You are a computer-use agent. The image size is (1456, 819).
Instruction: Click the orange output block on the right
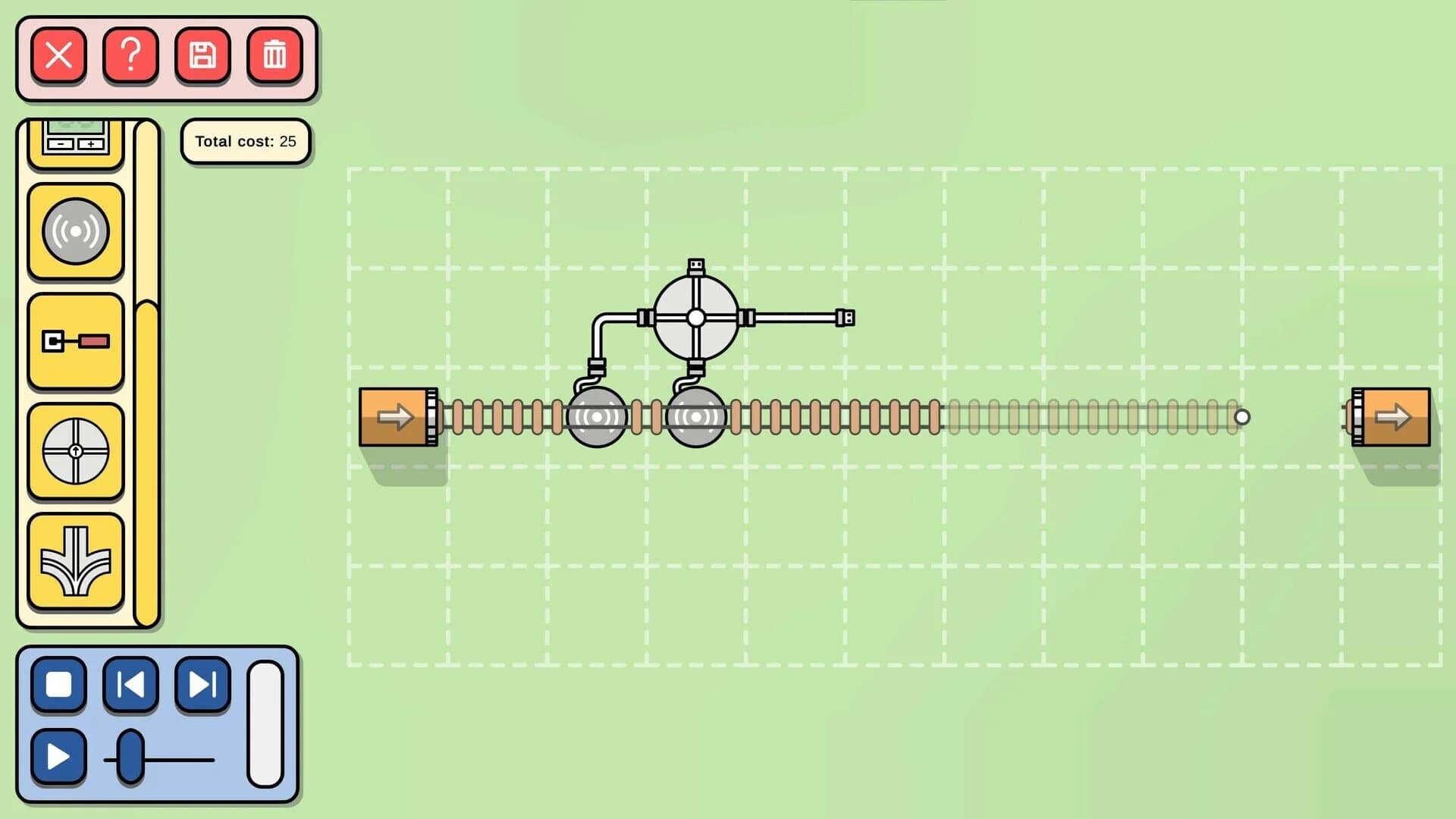click(1398, 416)
